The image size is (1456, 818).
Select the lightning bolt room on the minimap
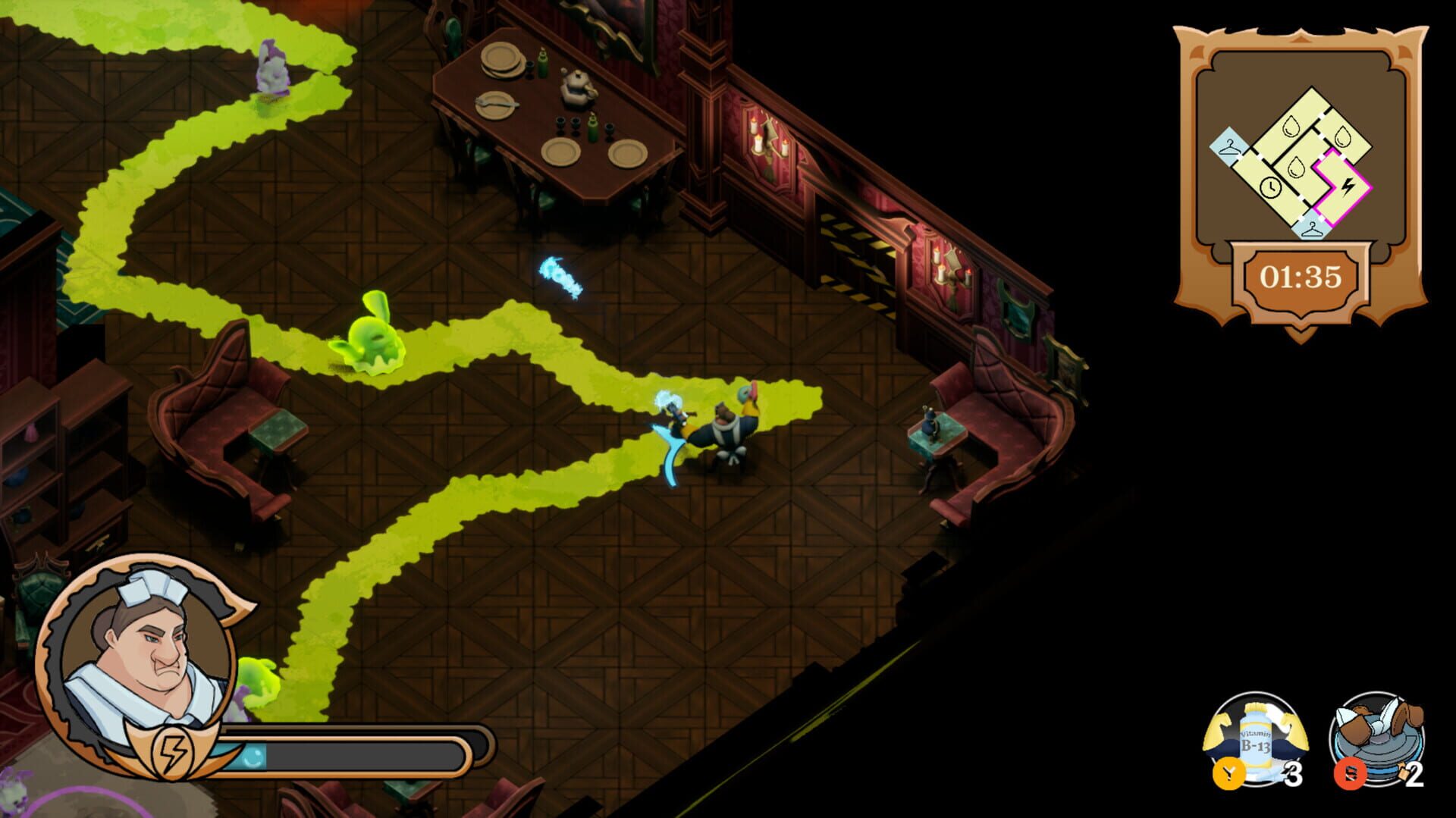click(1348, 186)
